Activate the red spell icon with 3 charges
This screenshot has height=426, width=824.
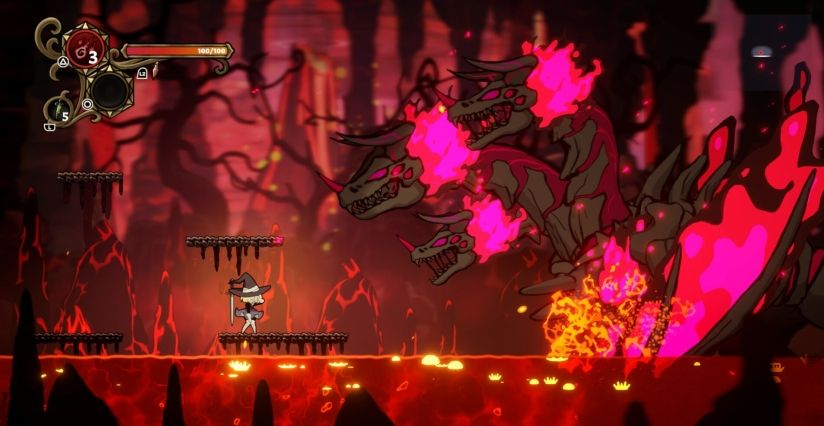pos(82,50)
